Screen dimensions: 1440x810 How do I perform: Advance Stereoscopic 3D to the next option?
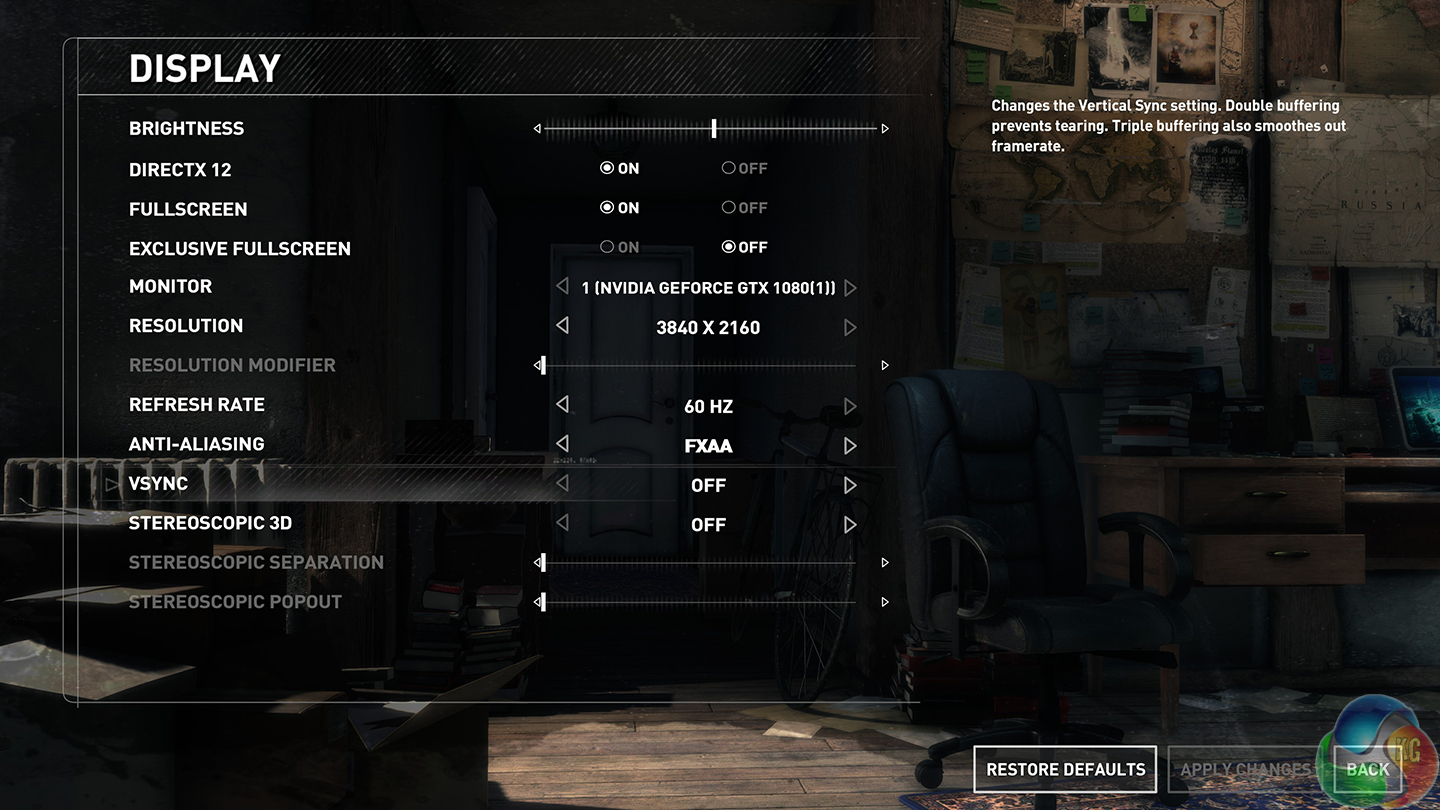pos(850,524)
